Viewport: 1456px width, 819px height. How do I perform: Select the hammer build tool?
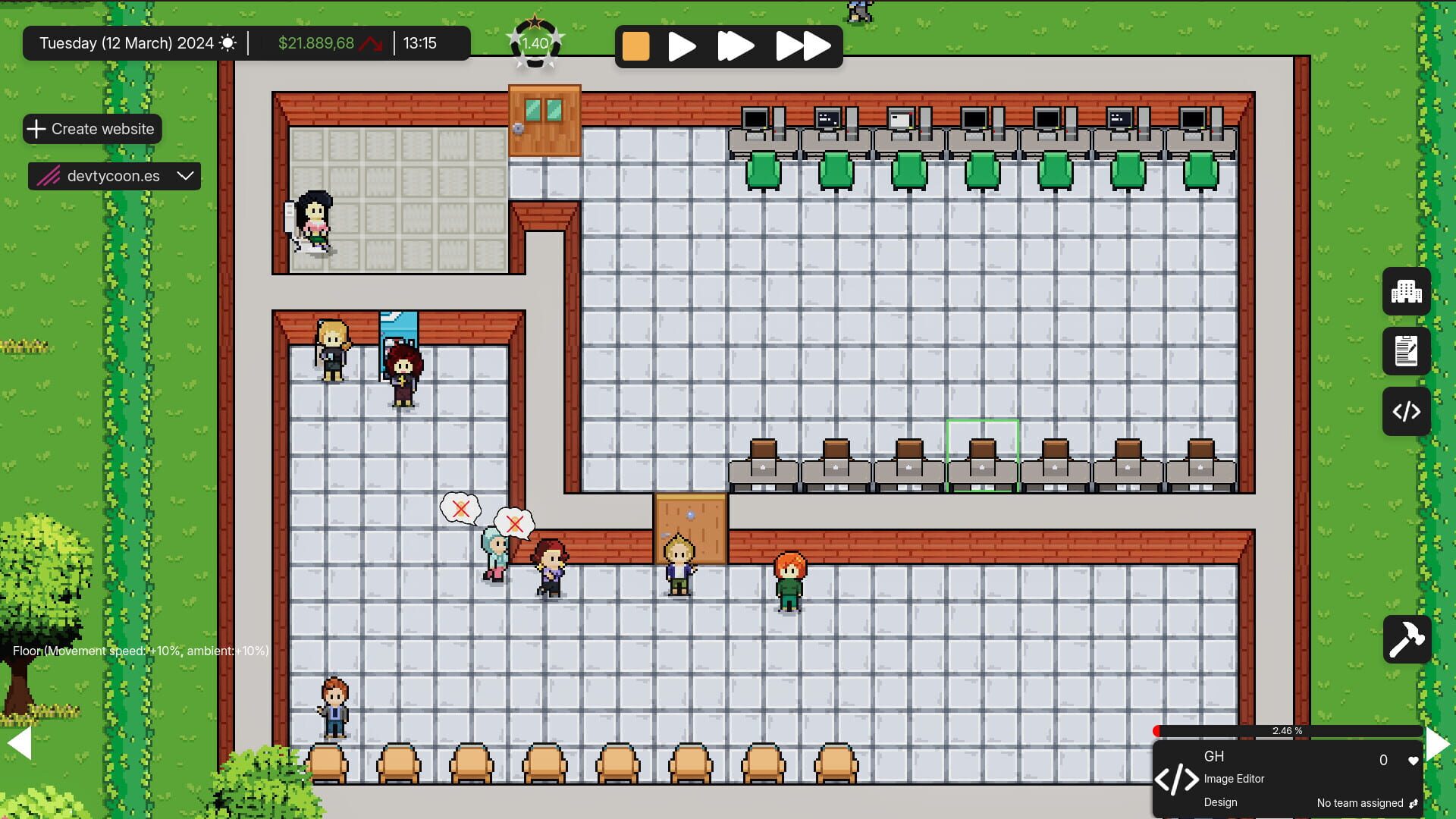(1407, 639)
